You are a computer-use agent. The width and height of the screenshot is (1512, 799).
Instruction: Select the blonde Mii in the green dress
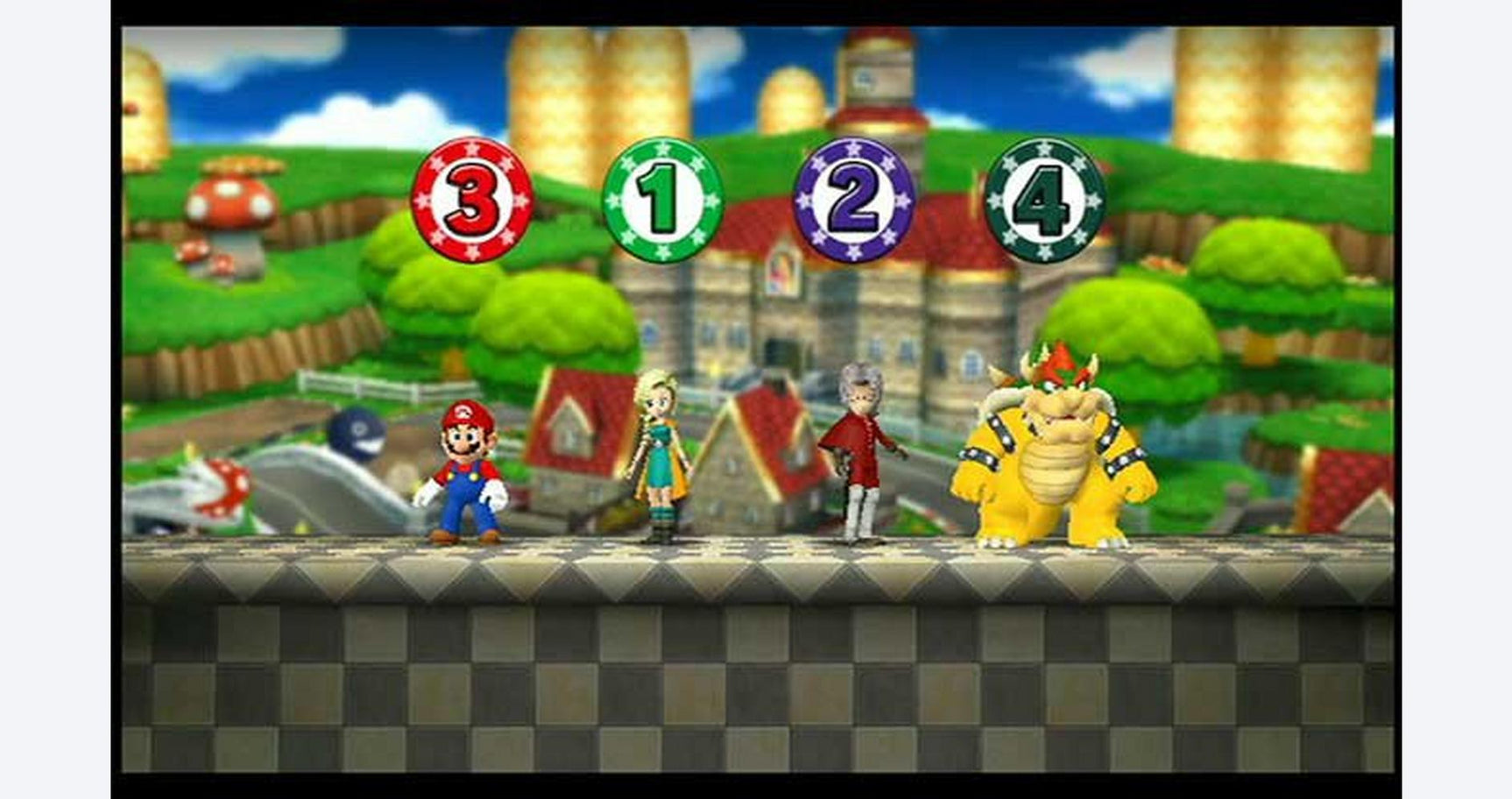(663, 456)
